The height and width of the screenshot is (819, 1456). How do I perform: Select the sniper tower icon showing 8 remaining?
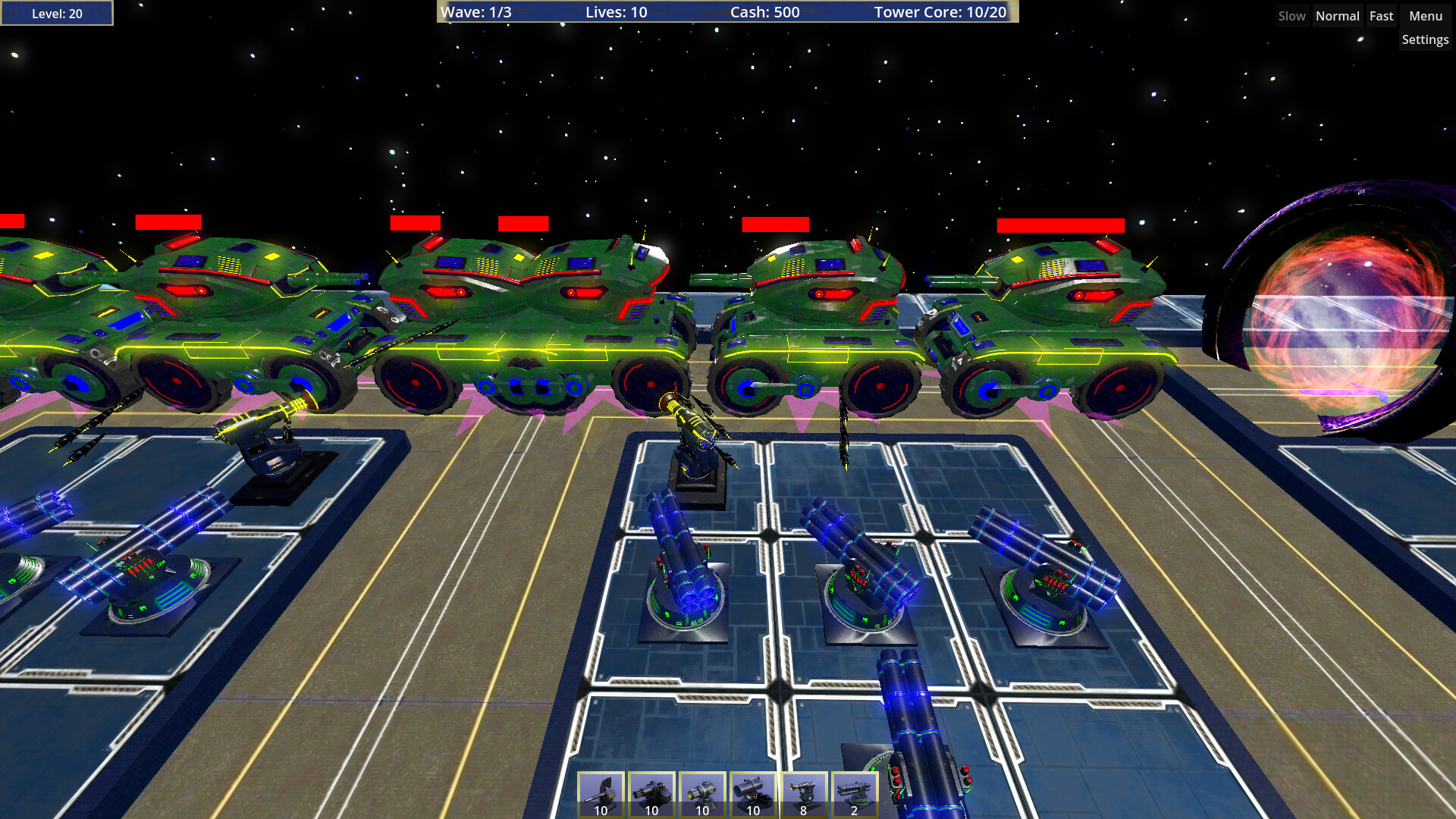click(x=802, y=792)
